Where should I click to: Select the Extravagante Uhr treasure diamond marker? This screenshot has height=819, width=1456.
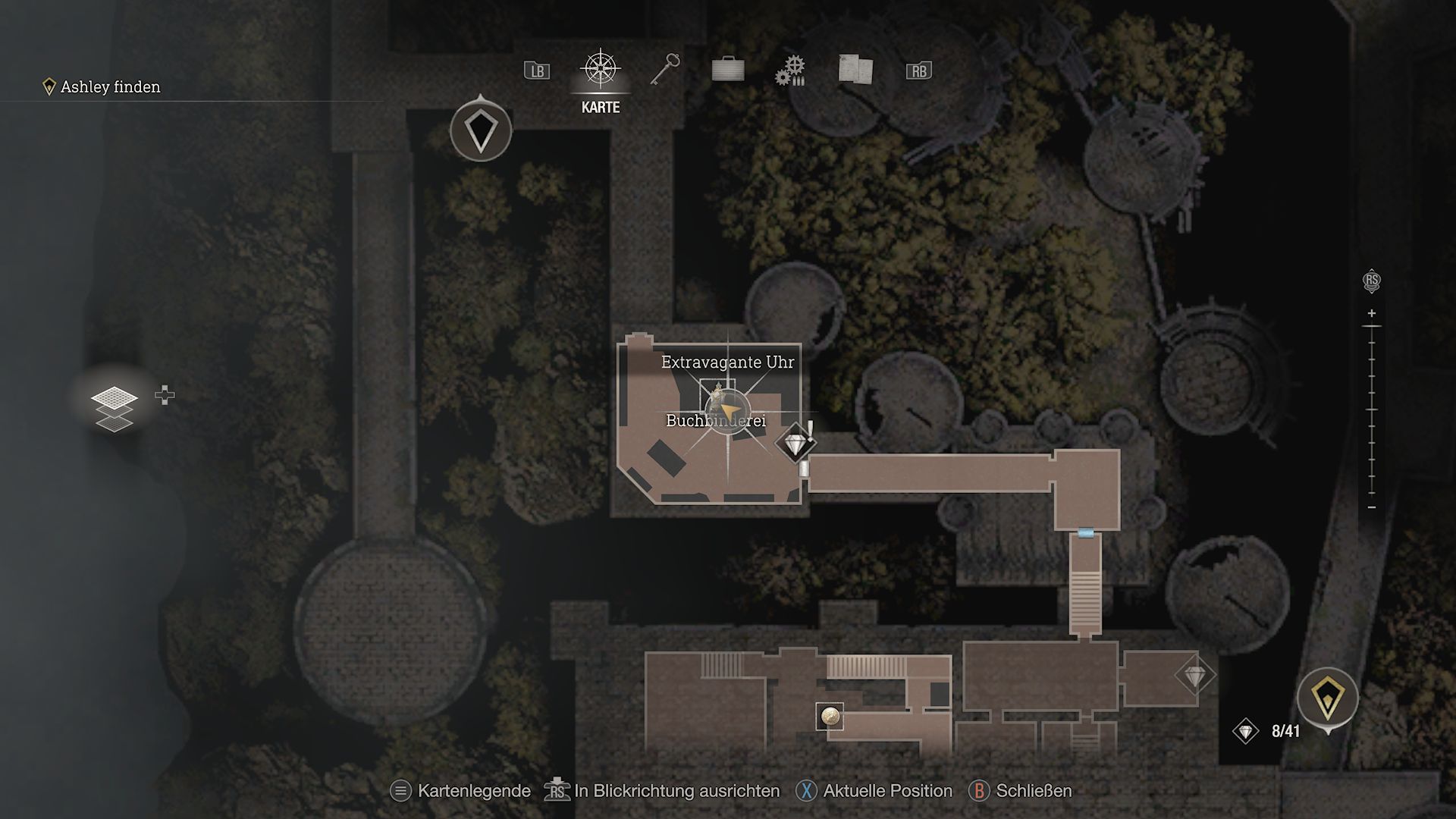tap(794, 444)
